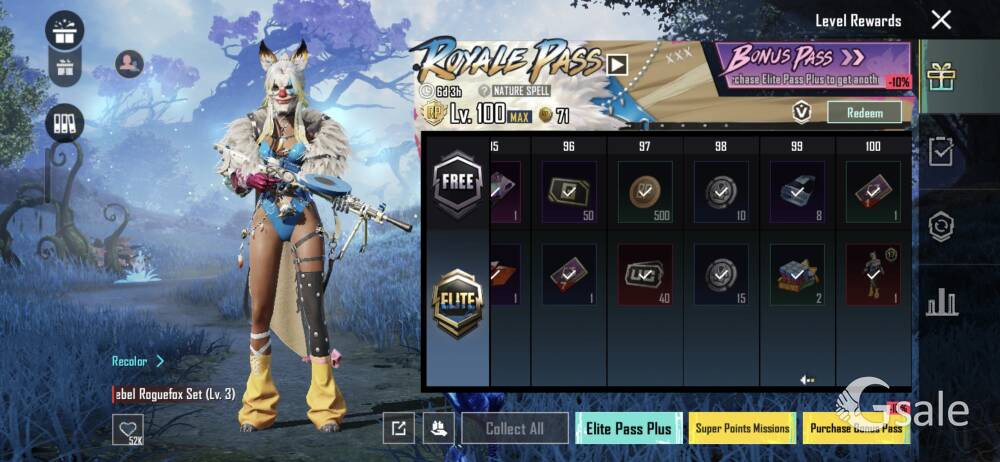Click the share arrow button
This screenshot has width=1000, height=462.
(397, 428)
